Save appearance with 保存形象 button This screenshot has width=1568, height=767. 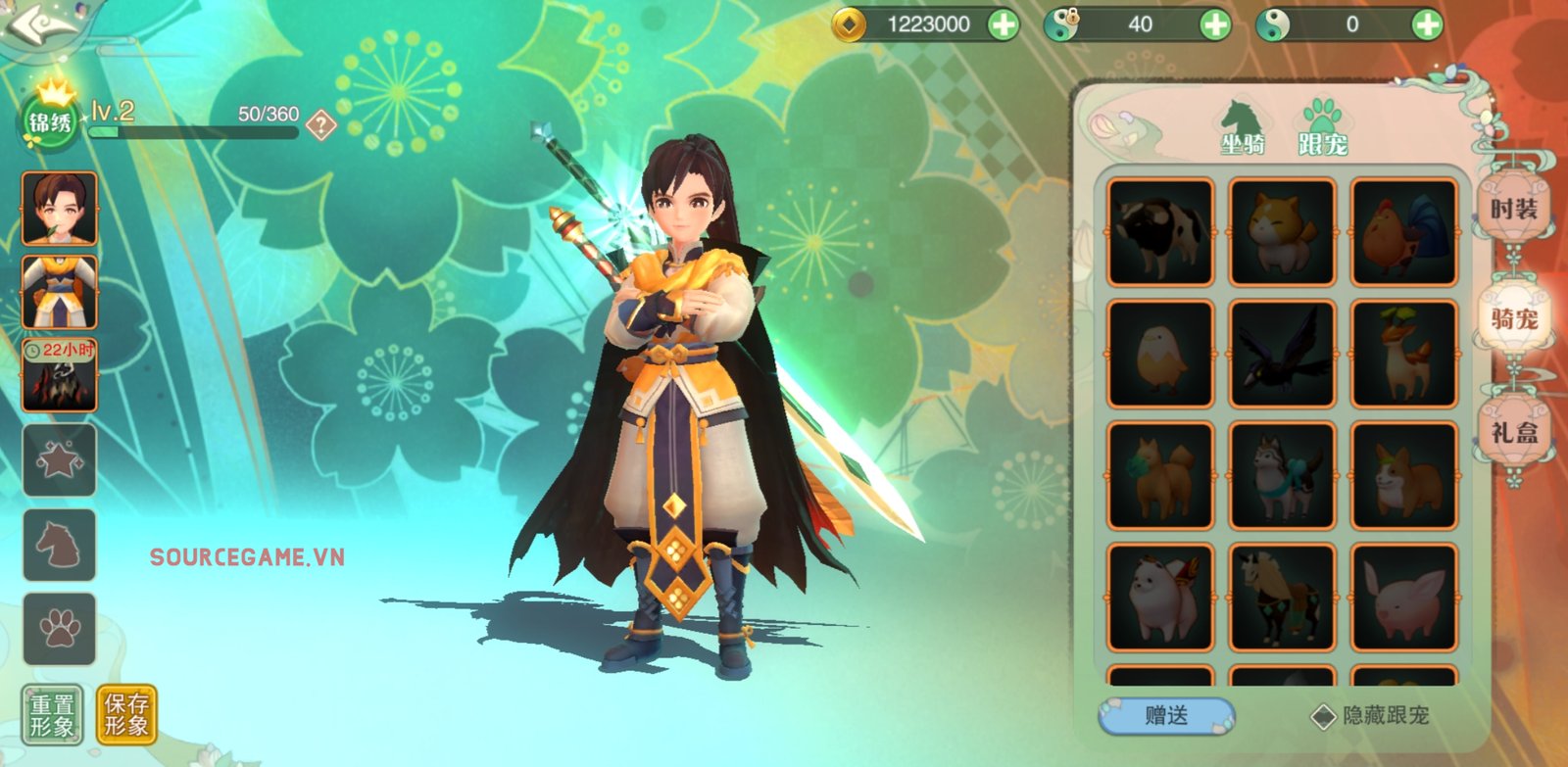126,715
